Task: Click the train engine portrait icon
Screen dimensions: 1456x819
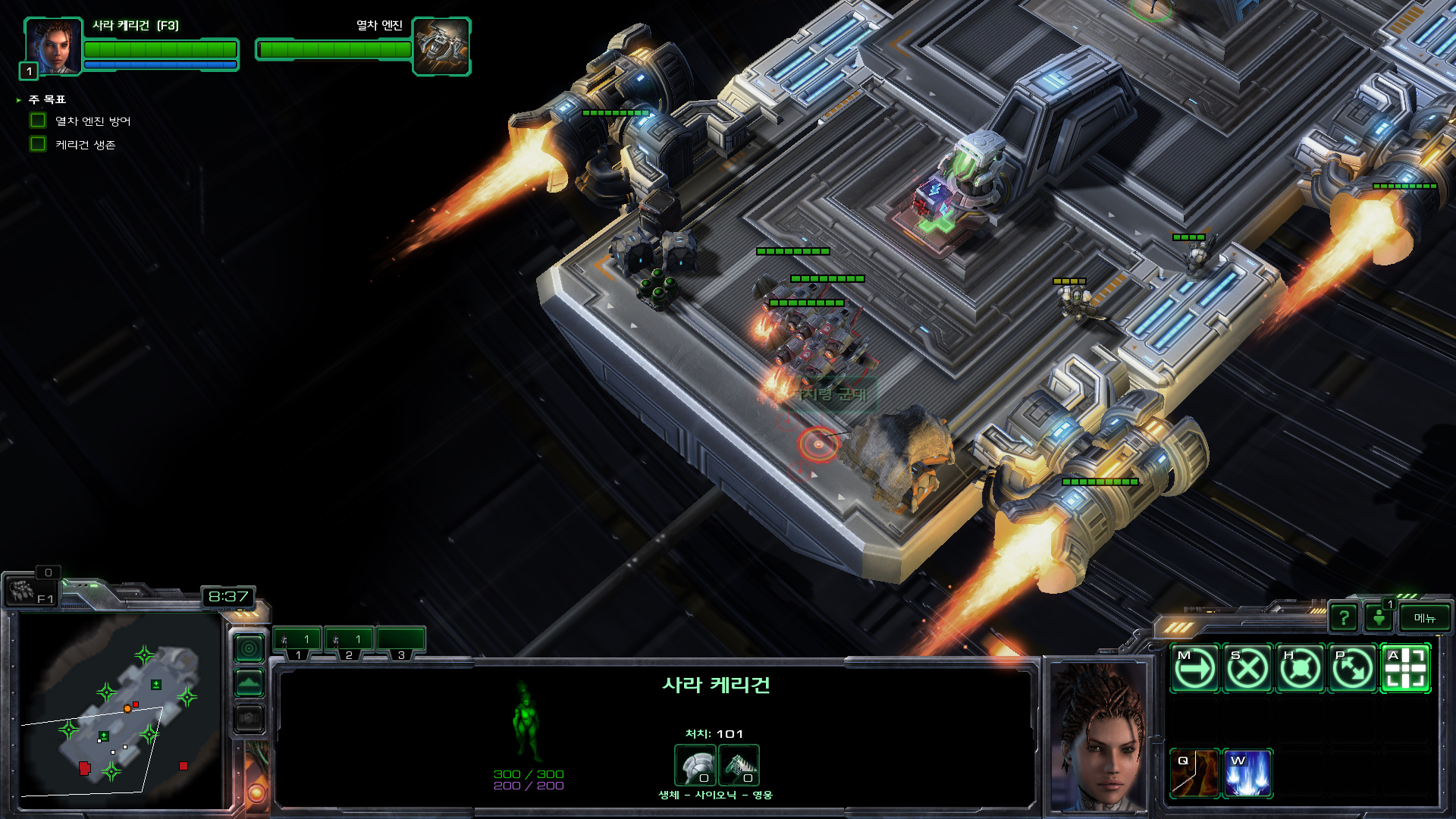Action: [441, 46]
